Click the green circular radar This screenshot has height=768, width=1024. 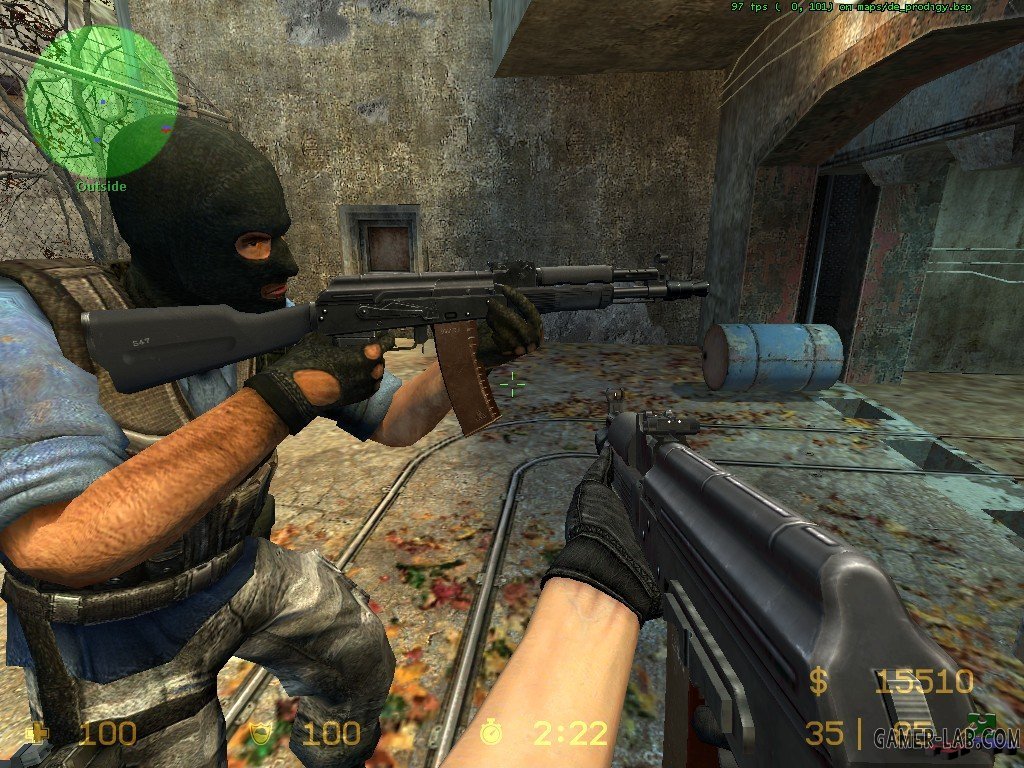coord(101,101)
